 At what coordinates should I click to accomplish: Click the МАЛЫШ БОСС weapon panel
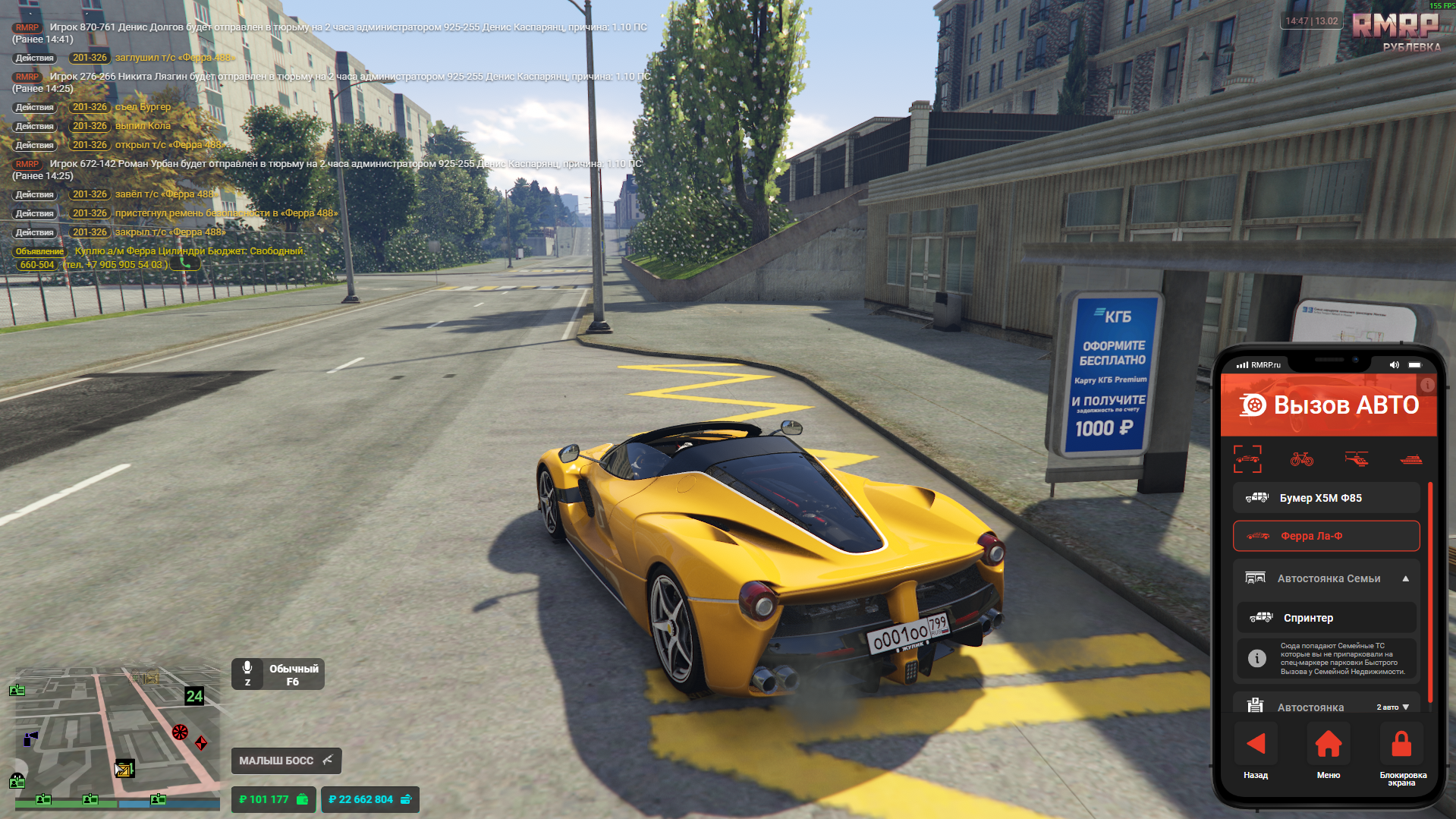pos(286,761)
